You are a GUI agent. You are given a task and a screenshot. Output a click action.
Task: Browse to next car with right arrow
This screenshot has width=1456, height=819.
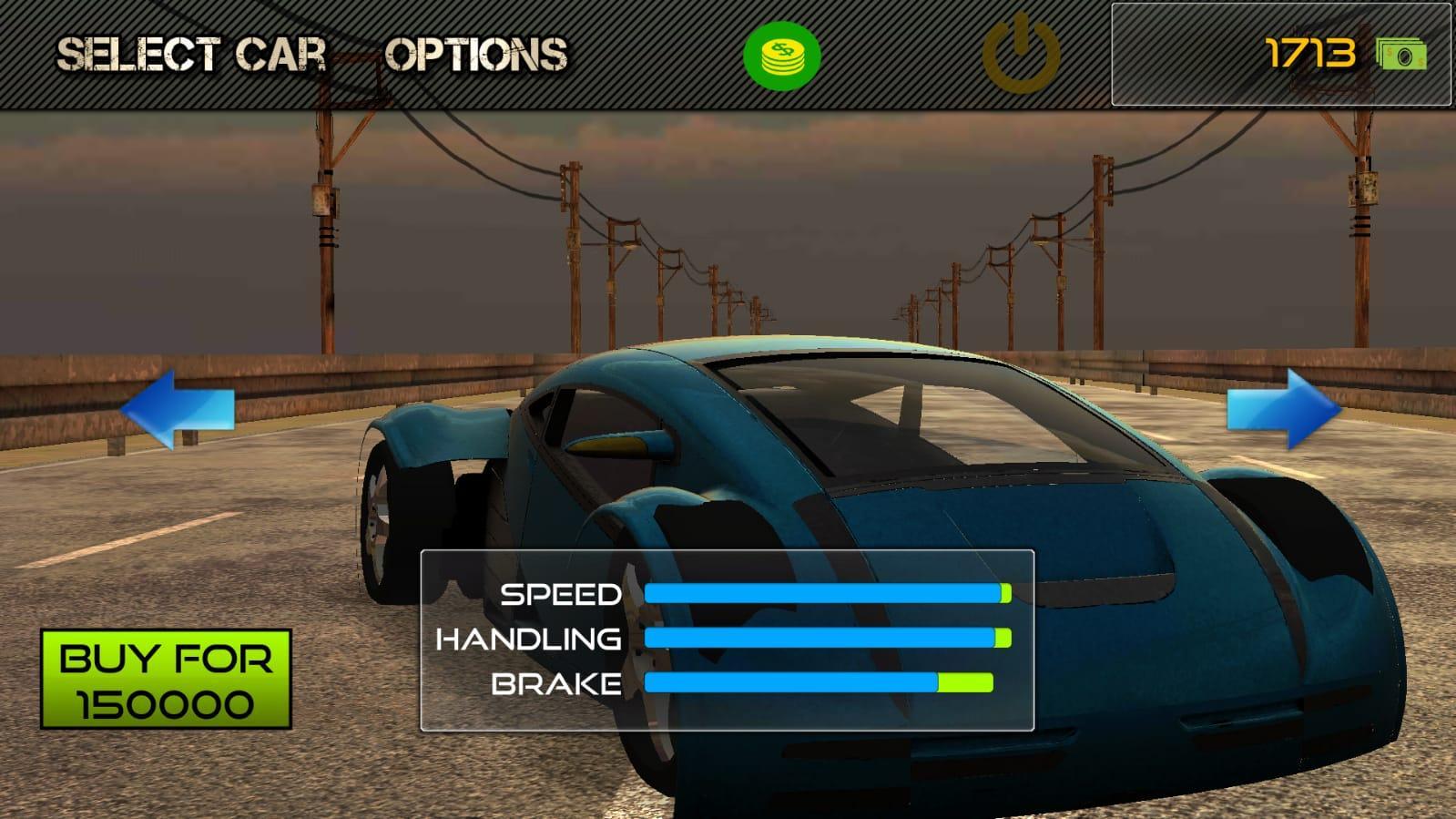click(1283, 408)
